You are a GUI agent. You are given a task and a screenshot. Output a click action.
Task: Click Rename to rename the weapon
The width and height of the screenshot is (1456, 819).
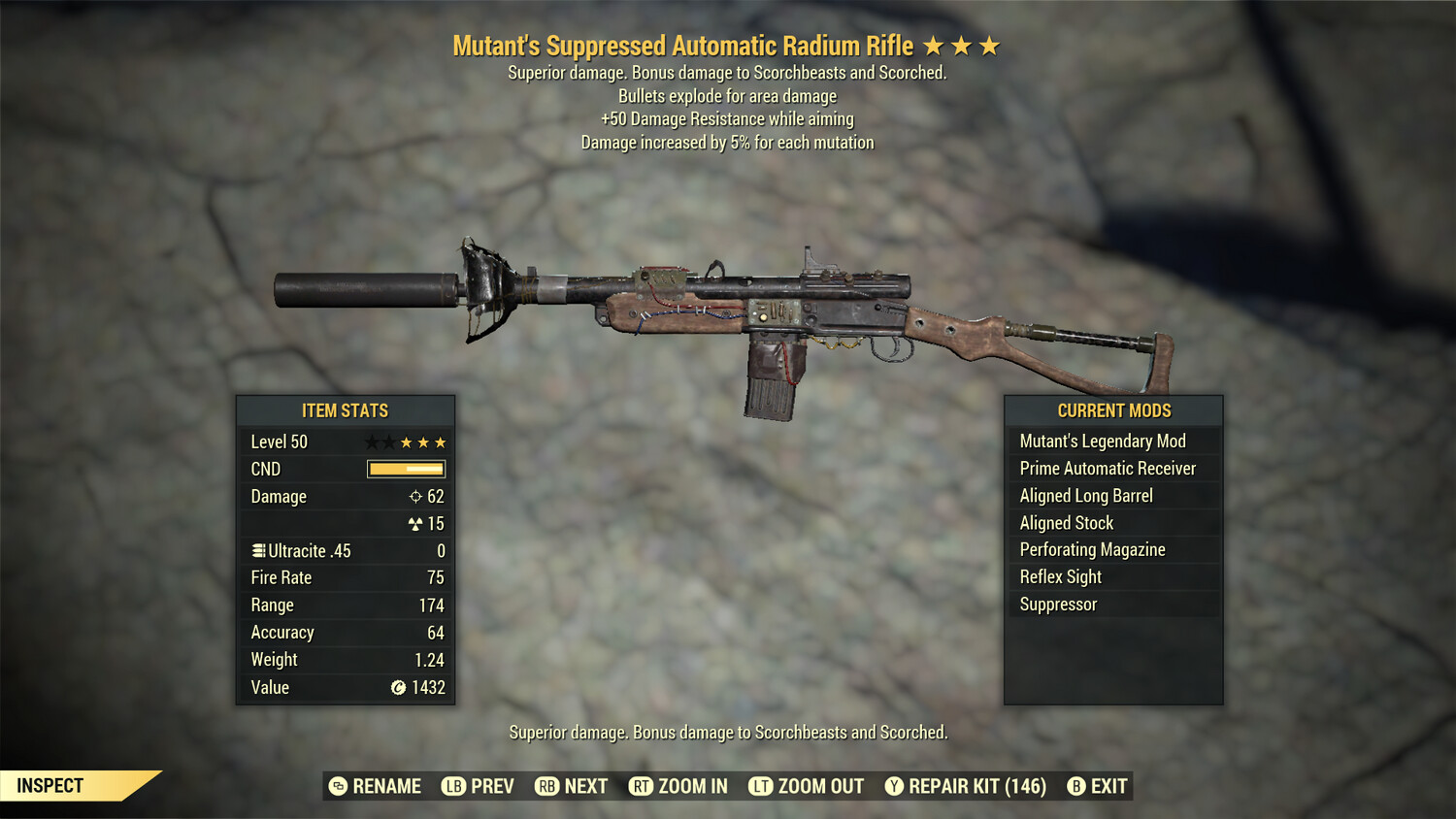[x=378, y=786]
